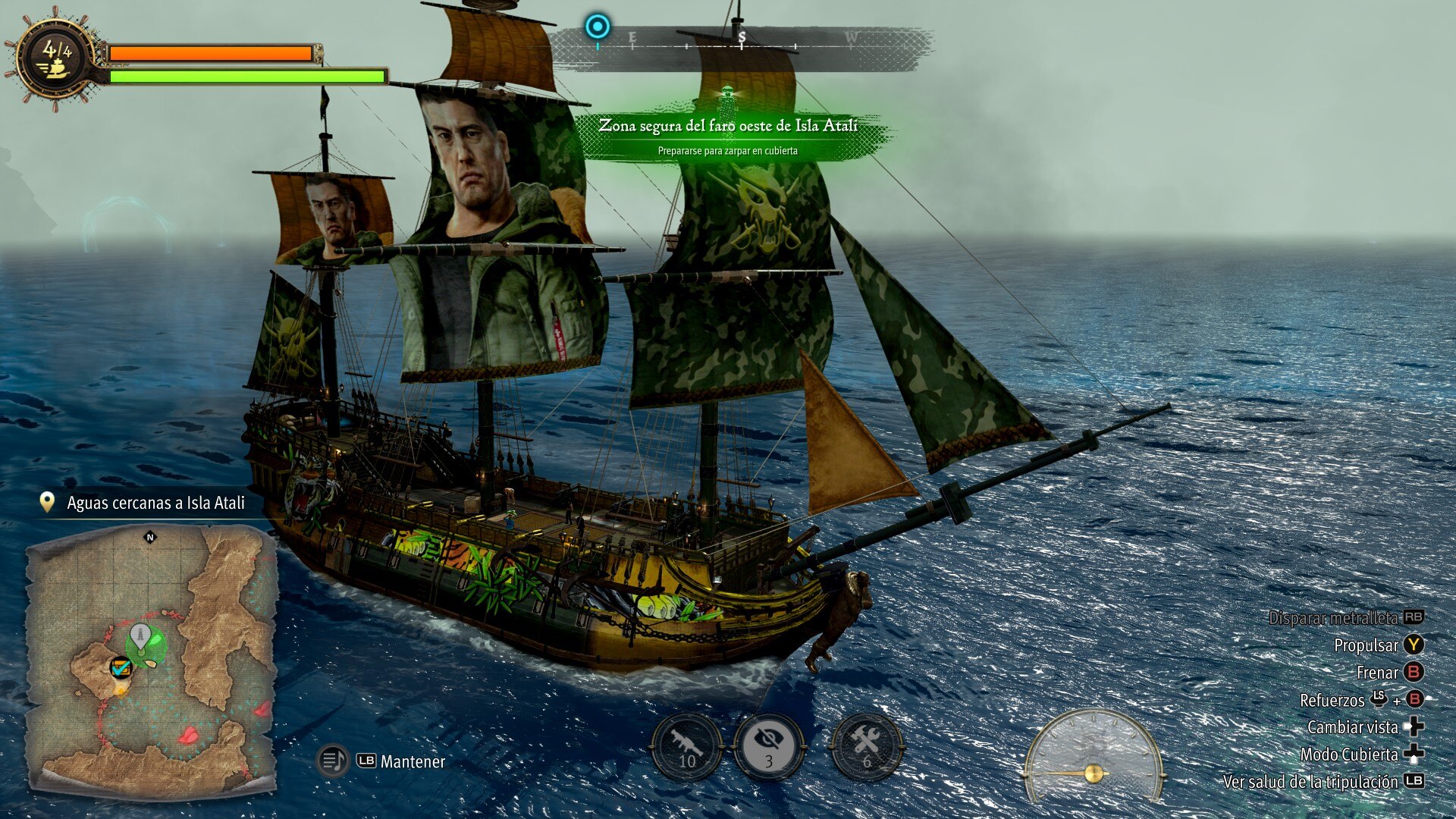This screenshot has height=819, width=1456.
Task: Open the list icon beside Mantener
Action: click(332, 761)
